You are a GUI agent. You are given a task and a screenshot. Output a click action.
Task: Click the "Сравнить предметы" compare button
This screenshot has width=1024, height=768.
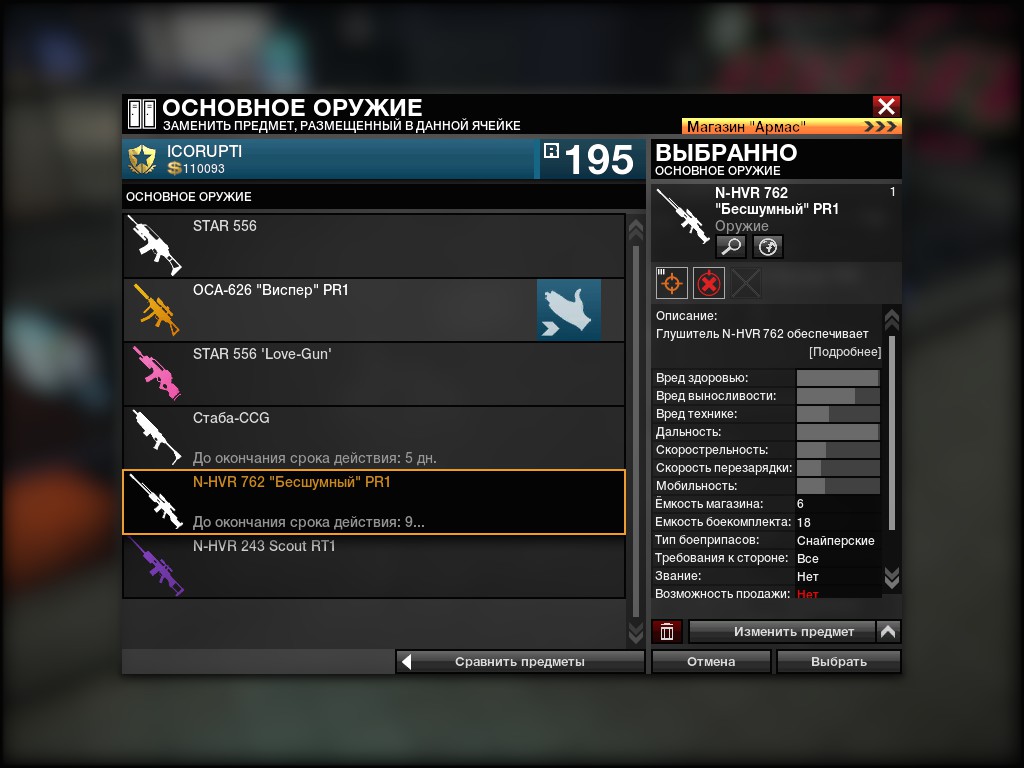pyautogui.click(x=520, y=661)
